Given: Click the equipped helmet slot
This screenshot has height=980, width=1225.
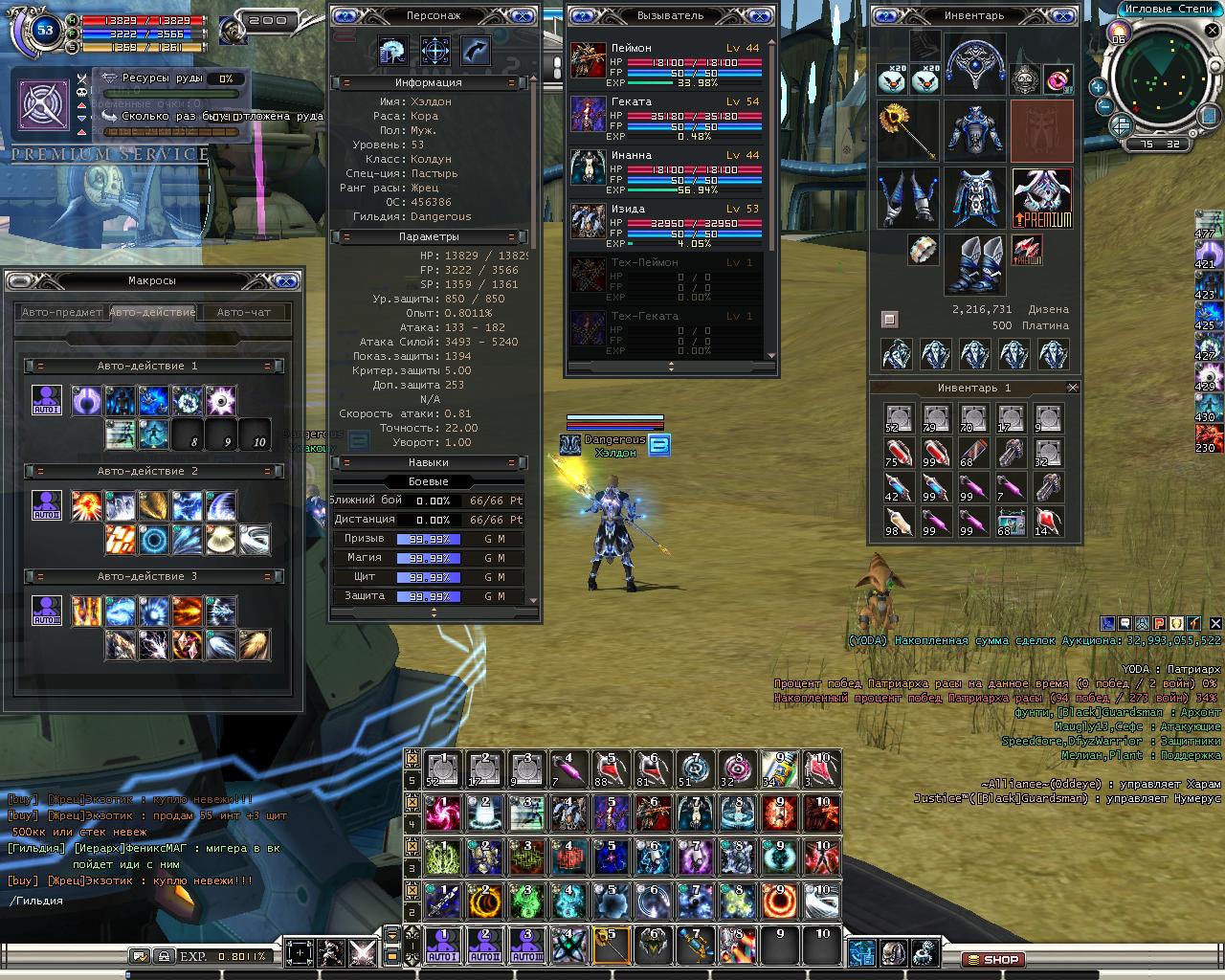Looking at the screenshot, I should (975, 62).
